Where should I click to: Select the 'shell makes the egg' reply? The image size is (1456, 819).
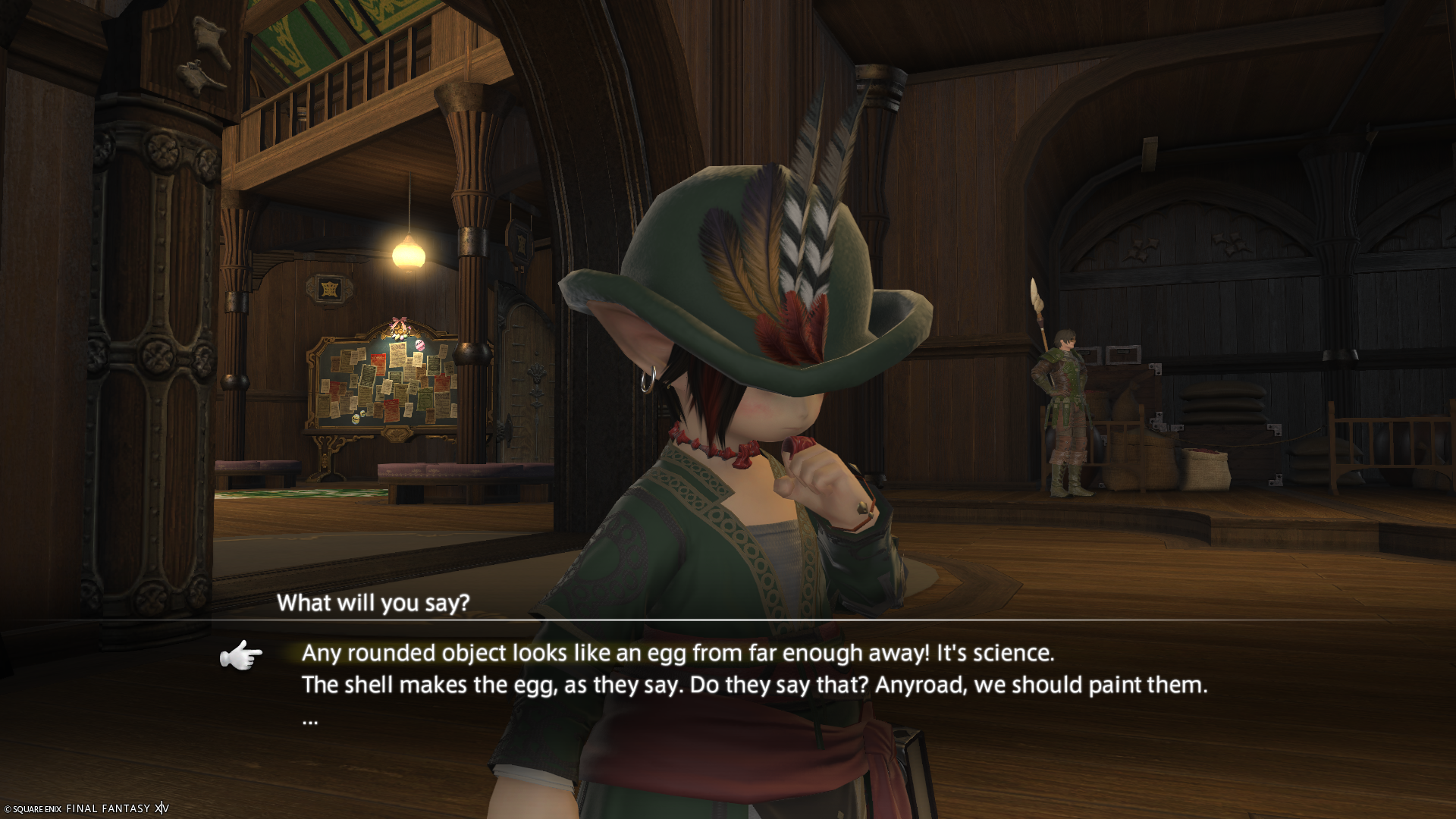pos(754,685)
